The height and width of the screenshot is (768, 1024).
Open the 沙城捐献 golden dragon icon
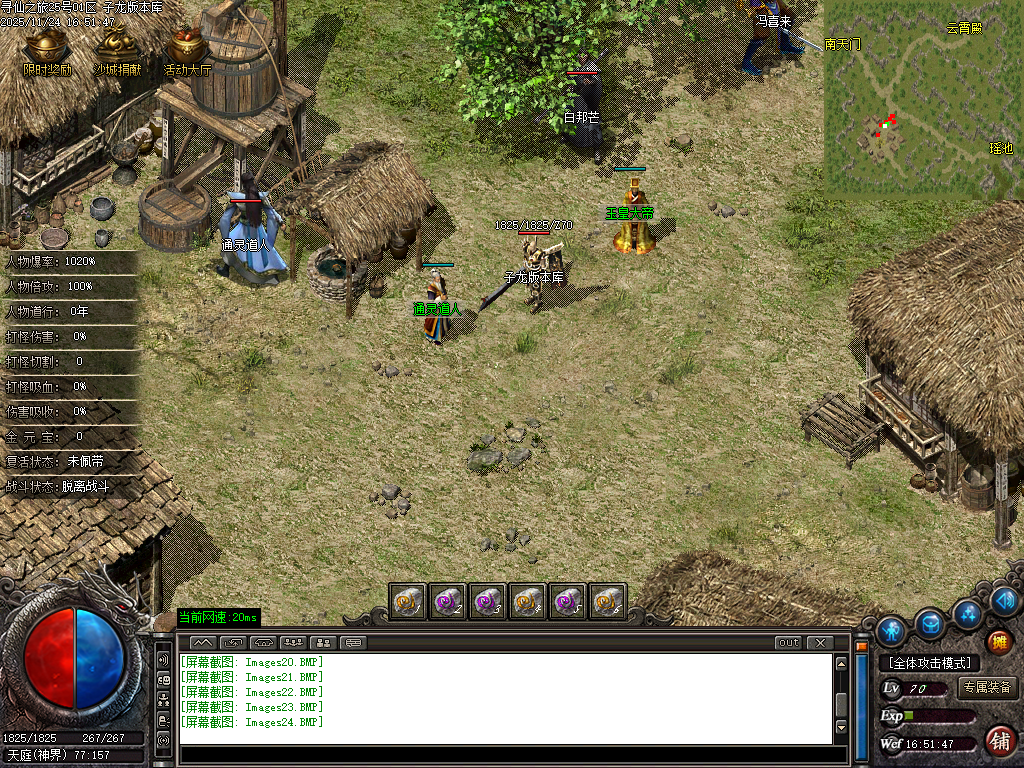tap(117, 49)
